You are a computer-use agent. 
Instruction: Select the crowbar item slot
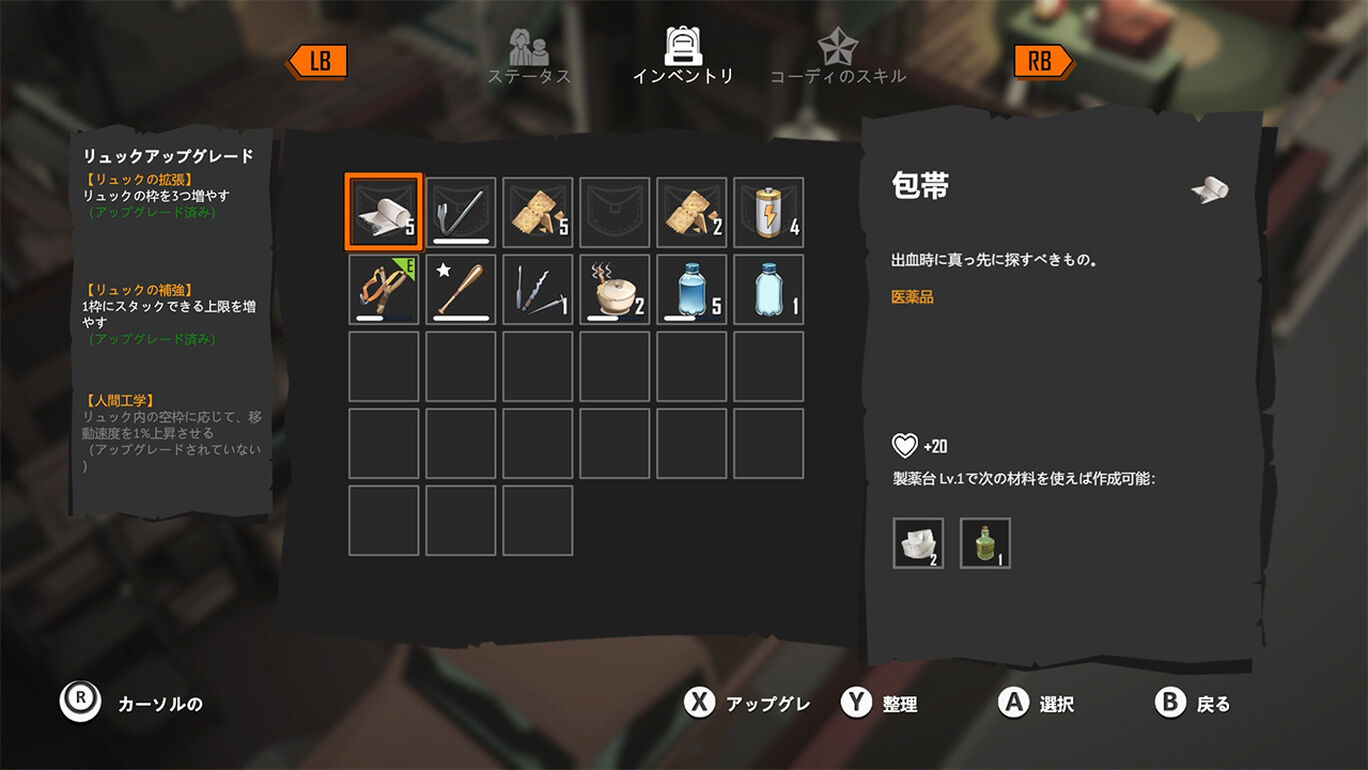pyautogui.click(x=461, y=212)
